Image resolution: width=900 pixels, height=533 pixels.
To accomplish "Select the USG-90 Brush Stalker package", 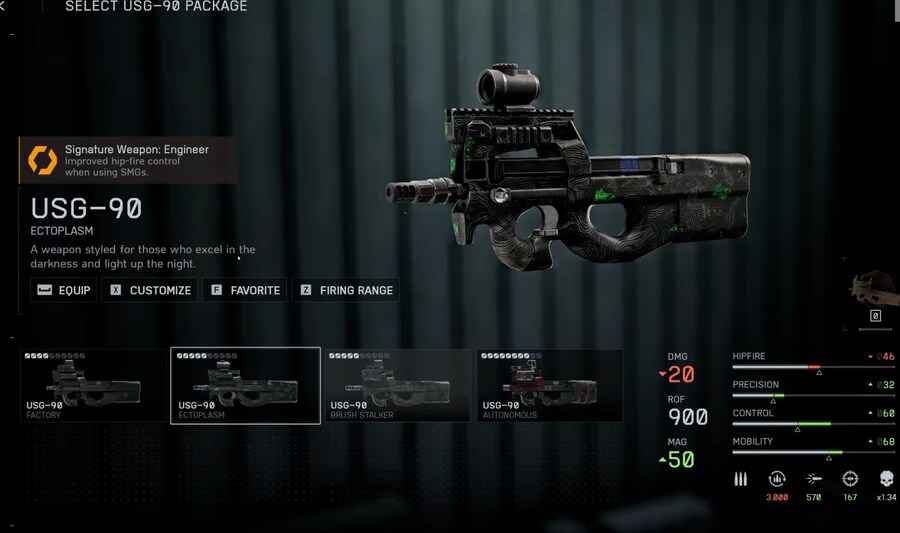I will pos(398,386).
